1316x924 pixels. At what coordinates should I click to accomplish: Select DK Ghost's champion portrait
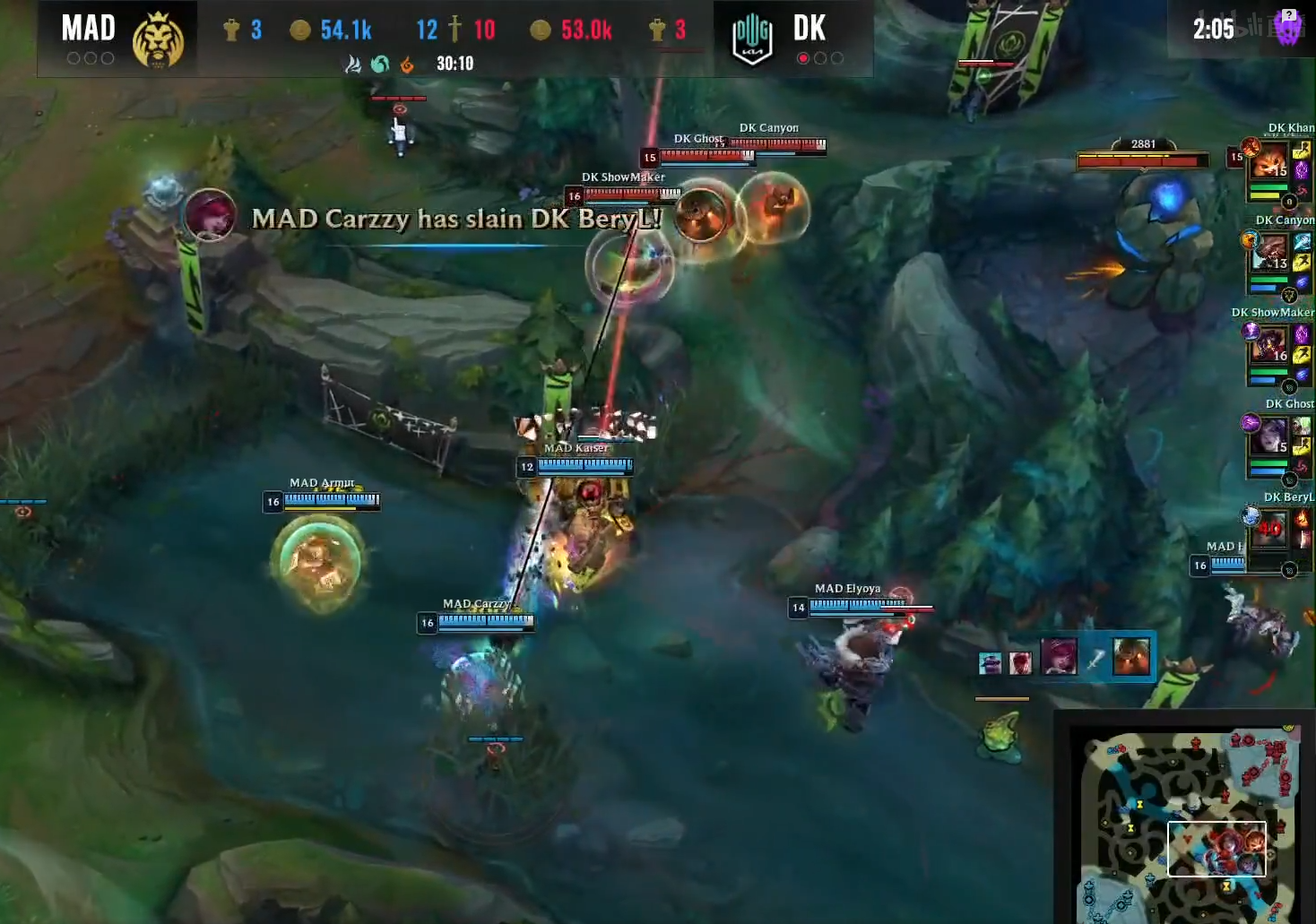(x=1269, y=436)
